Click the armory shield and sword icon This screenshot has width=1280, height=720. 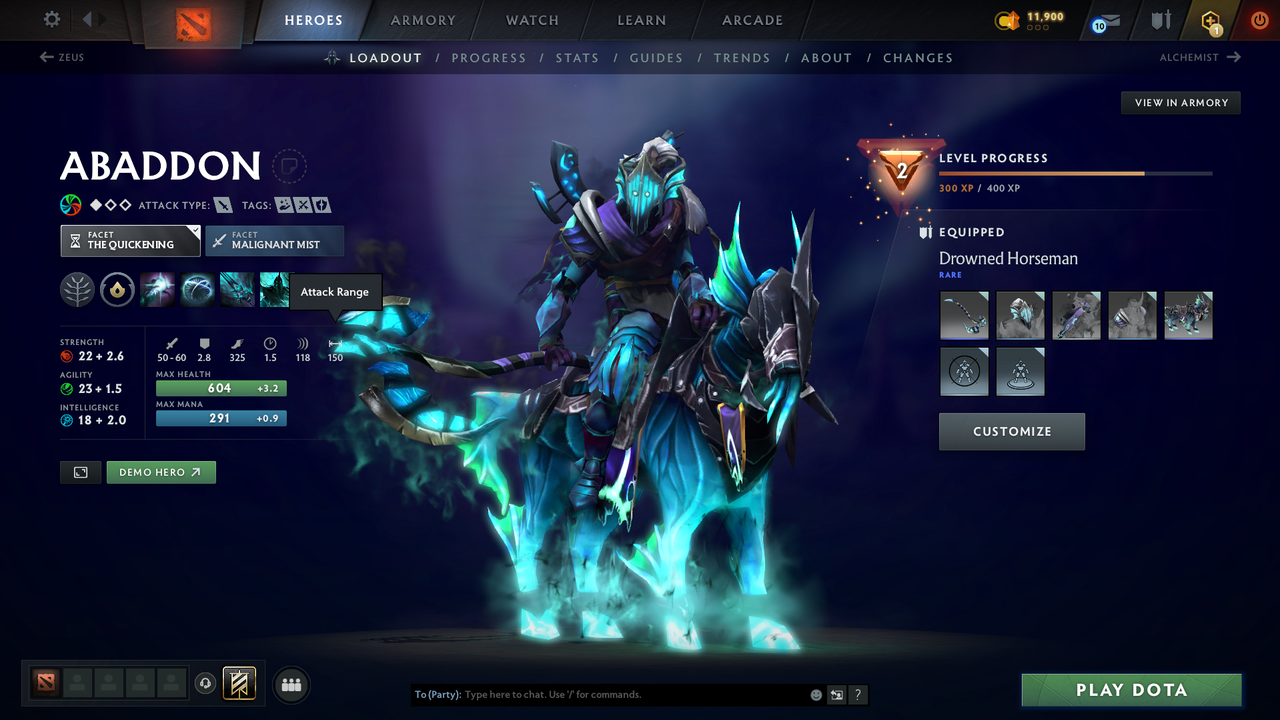pos(1159,20)
